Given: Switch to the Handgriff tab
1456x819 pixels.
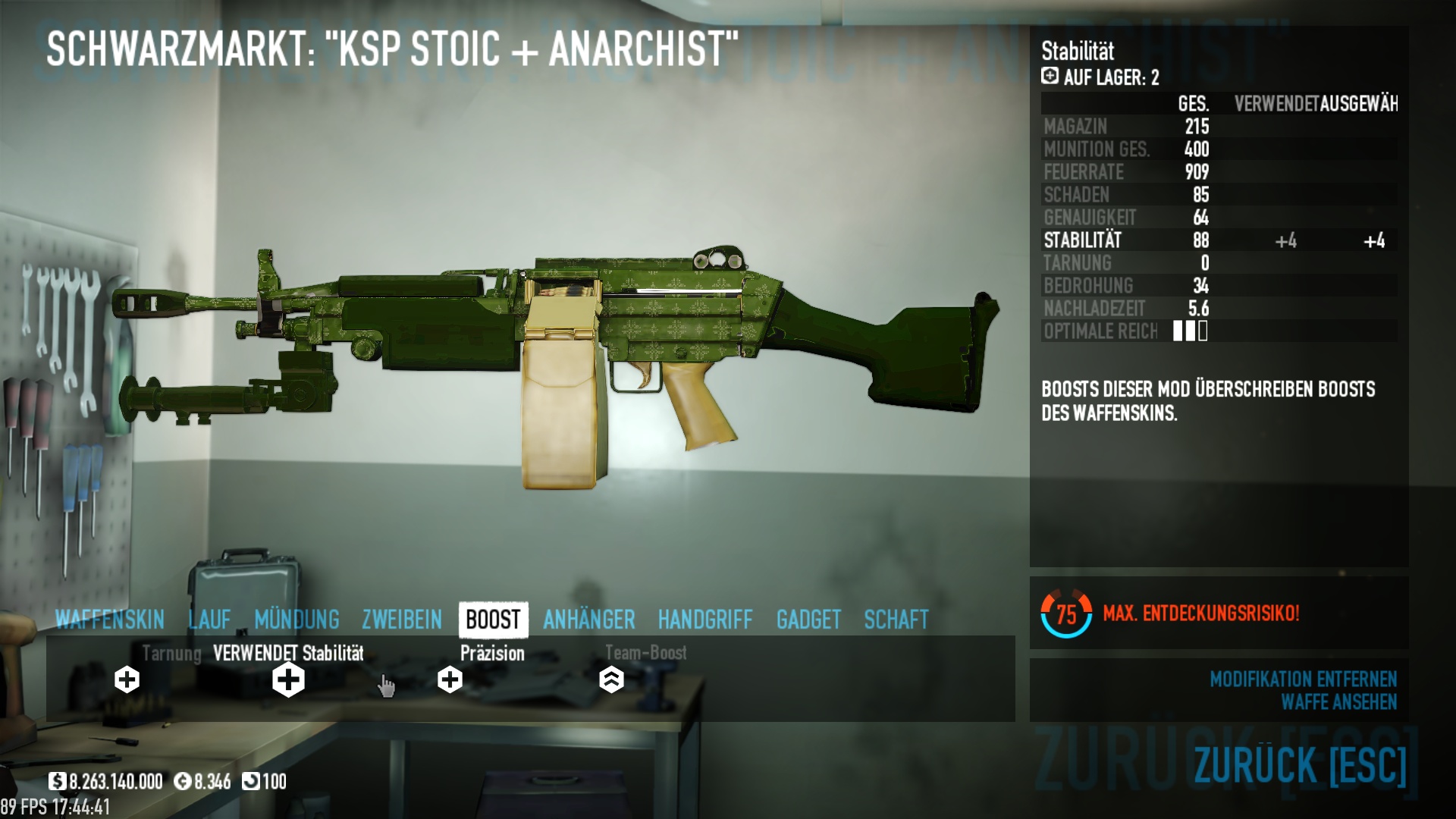Looking at the screenshot, I should click(705, 620).
